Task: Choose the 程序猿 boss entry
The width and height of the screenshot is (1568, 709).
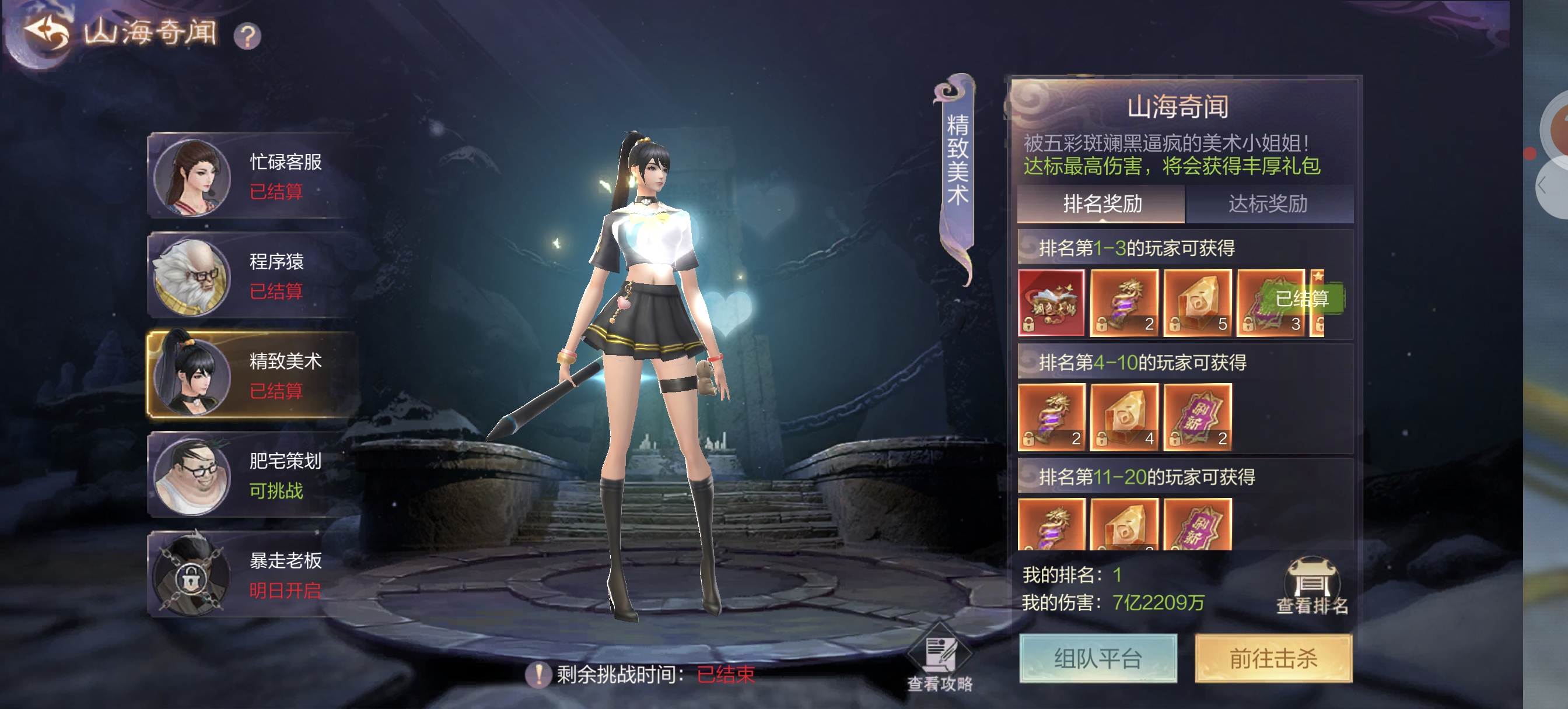Action: 253,275
